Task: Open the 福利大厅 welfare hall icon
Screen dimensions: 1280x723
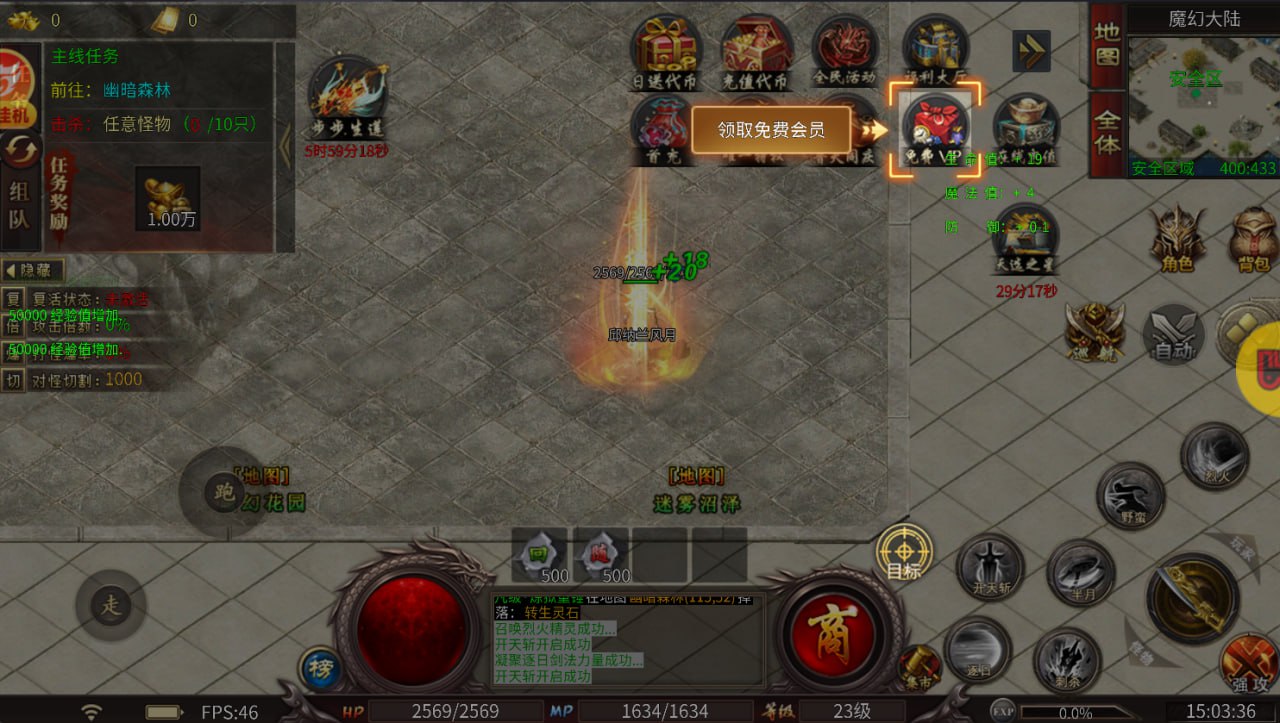Action: click(935, 51)
